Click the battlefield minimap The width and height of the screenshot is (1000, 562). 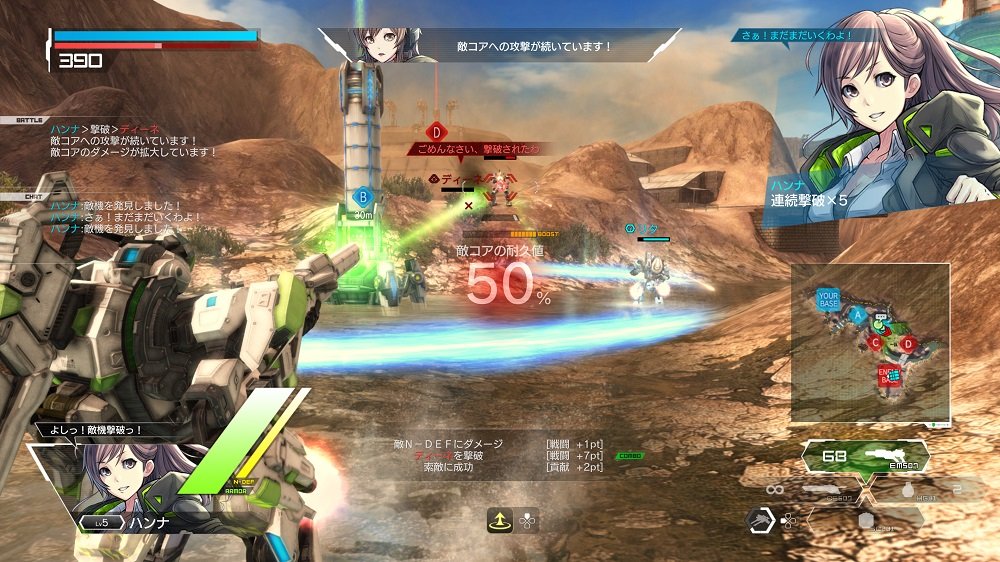(x=870, y=342)
